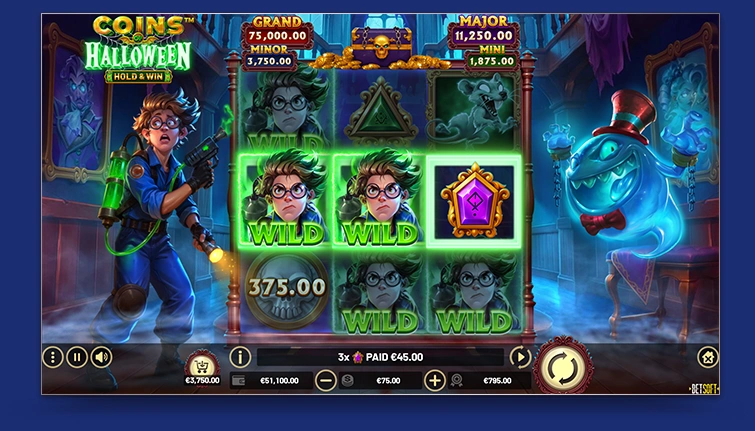Image resolution: width=755 pixels, height=431 pixels.
Task: Decrease the bet with the minus button
Action: click(326, 380)
